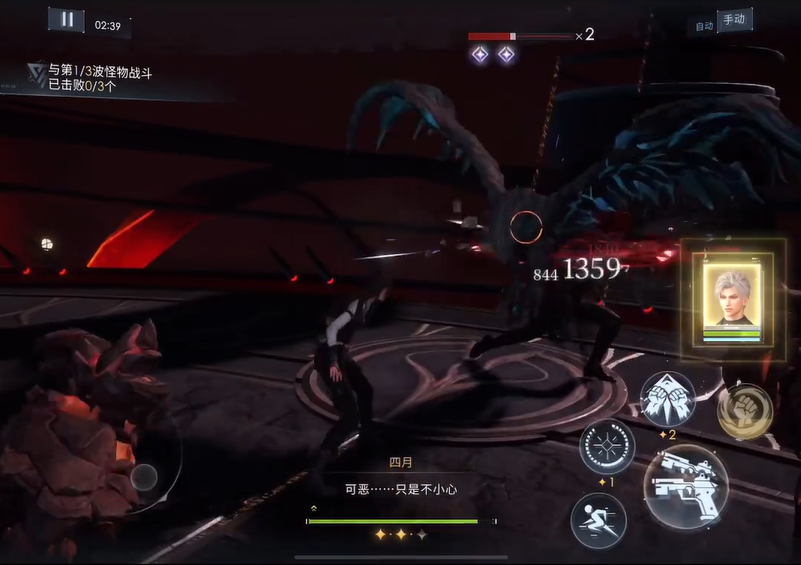Activate the twin fists skill

click(x=667, y=399)
